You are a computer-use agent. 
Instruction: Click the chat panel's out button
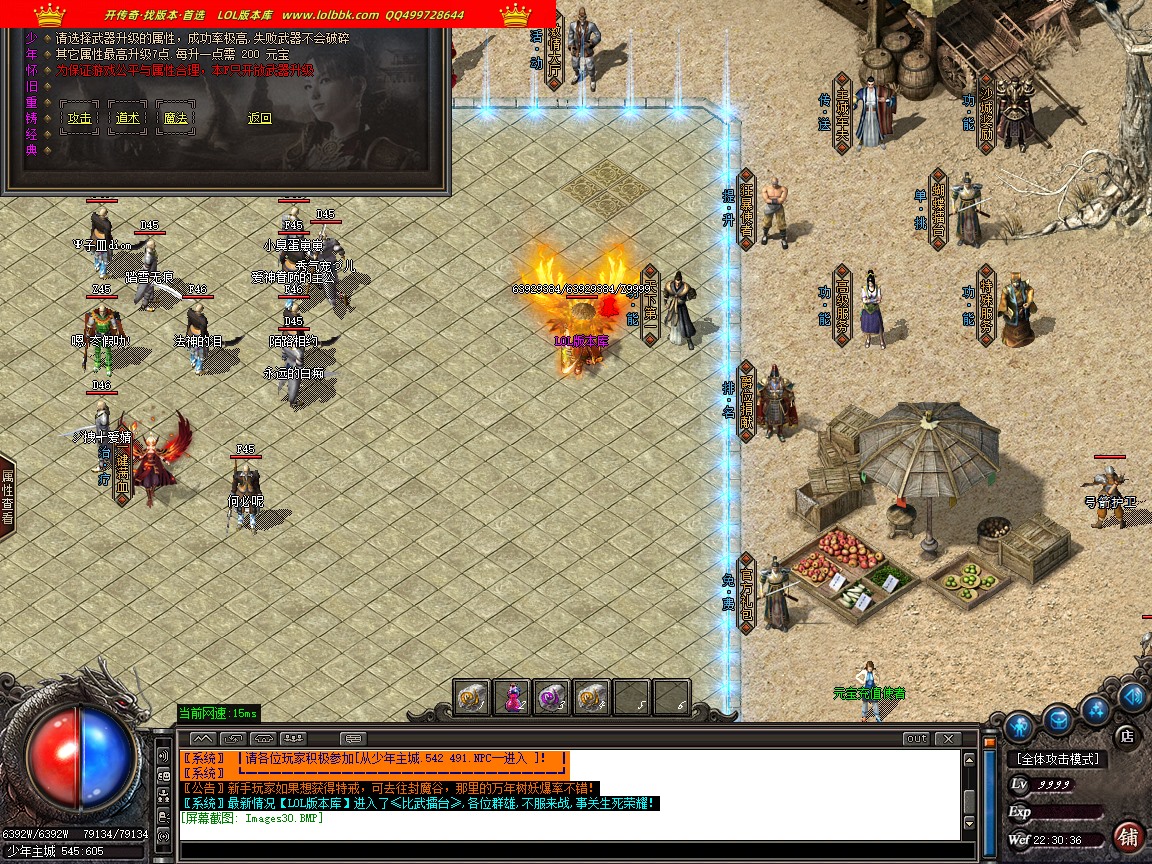(x=916, y=739)
